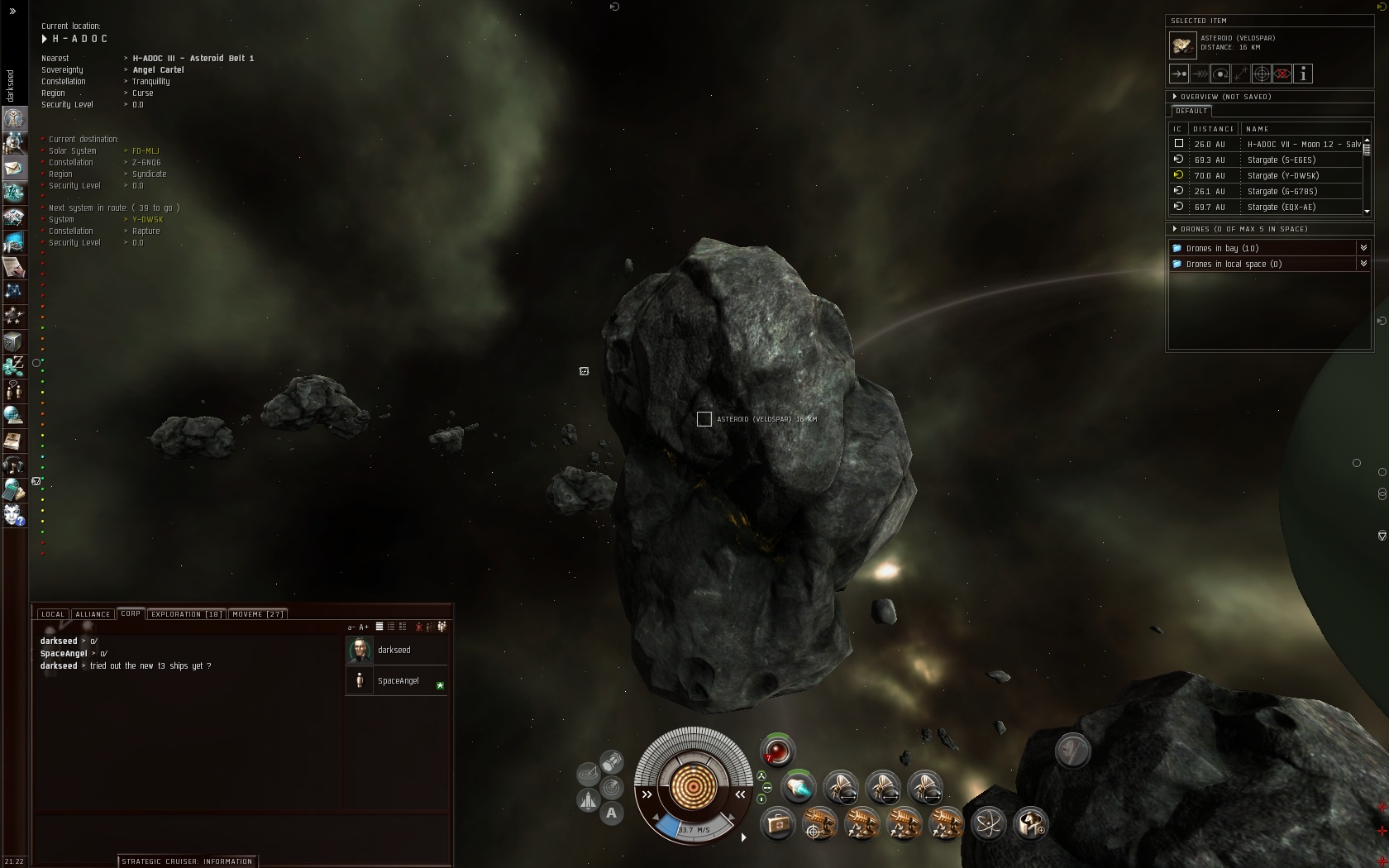1389x868 pixels.
Task: Orbit the selected asteroid
Action: pyautogui.click(x=1220, y=74)
